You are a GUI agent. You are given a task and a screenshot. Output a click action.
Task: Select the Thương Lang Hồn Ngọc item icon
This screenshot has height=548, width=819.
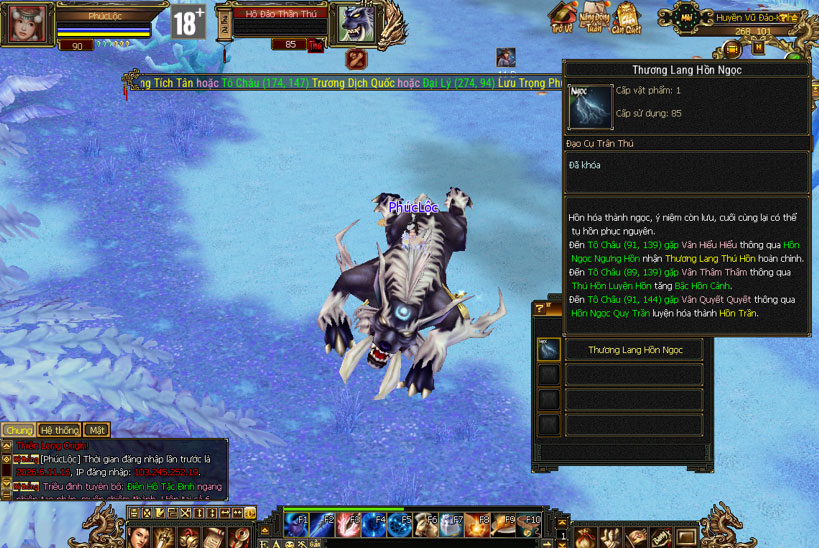click(x=549, y=350)
